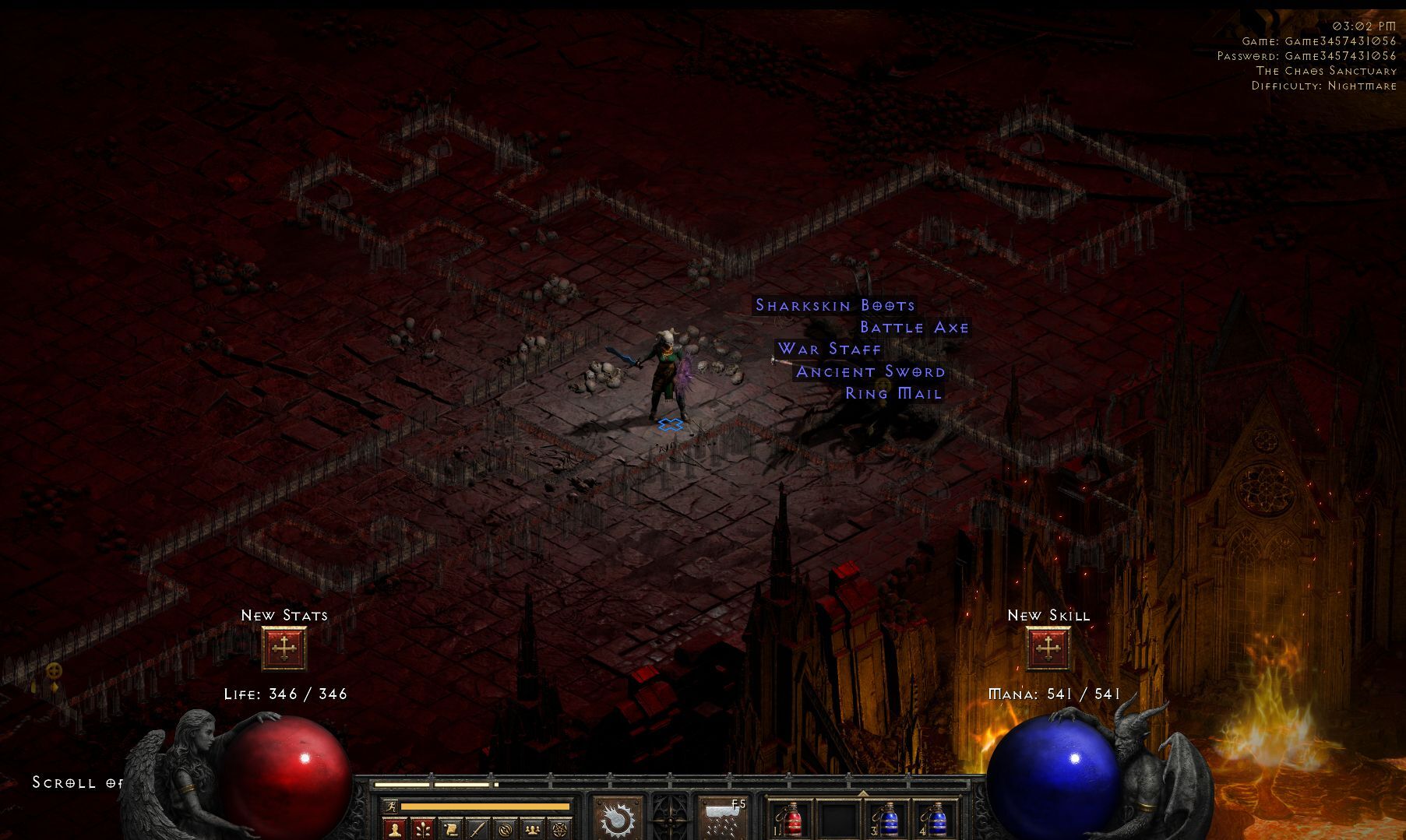This screenshot has height=840, width=1406.
Task: Use the blue mana potion in belt slot 3
Action: (888, 819)
